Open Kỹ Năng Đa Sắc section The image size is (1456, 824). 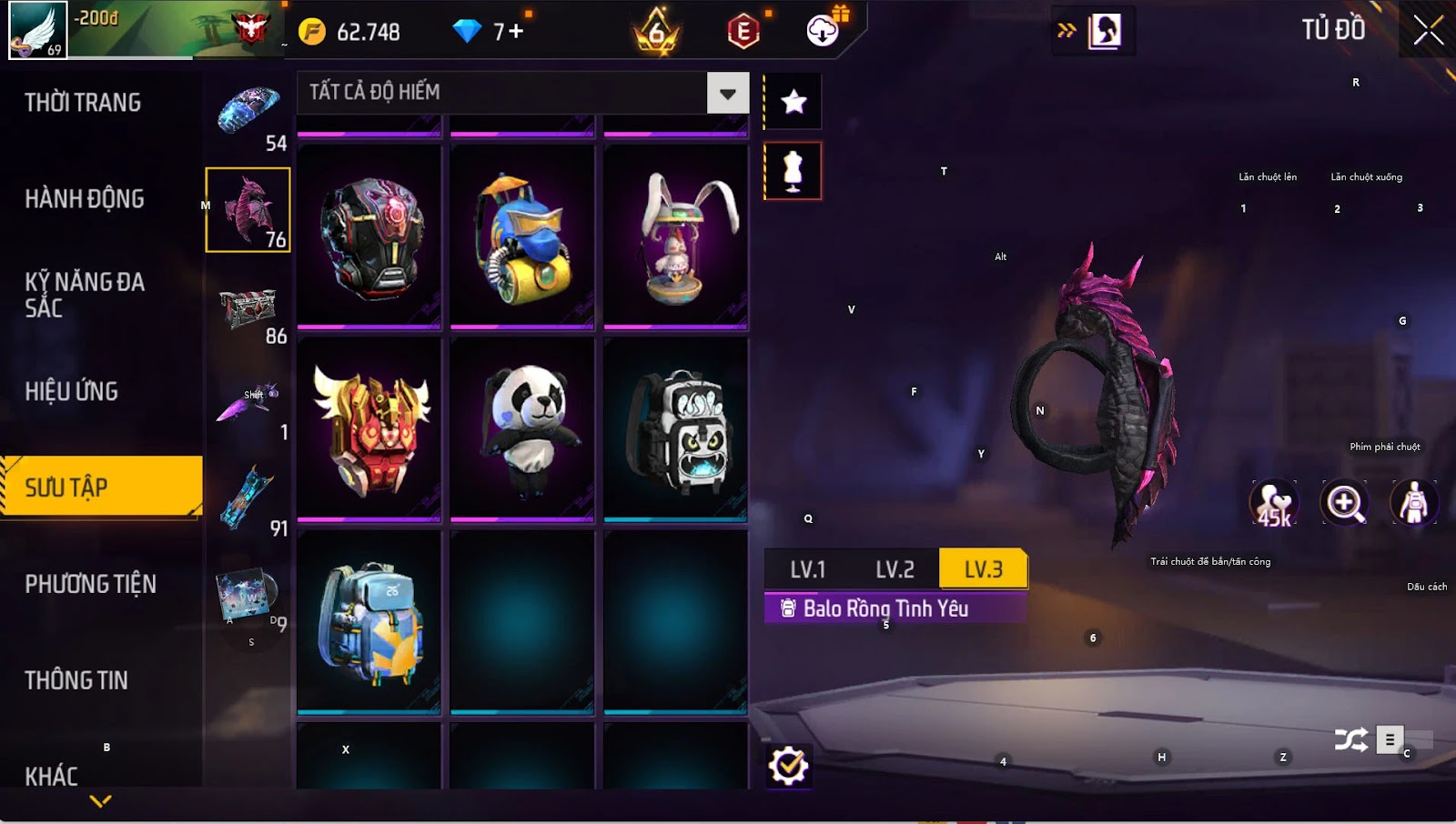coord(84,295)
